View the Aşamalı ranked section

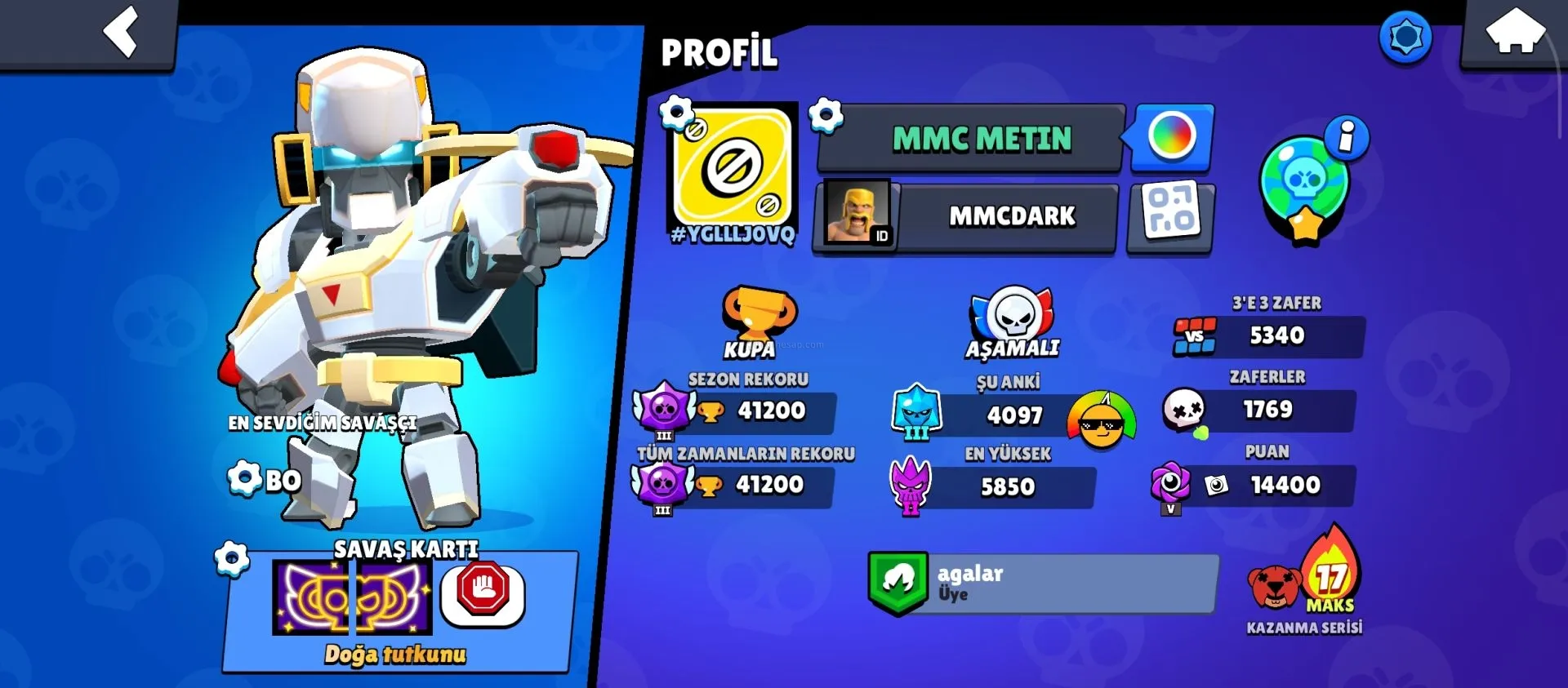click(x=1013, y=322)
